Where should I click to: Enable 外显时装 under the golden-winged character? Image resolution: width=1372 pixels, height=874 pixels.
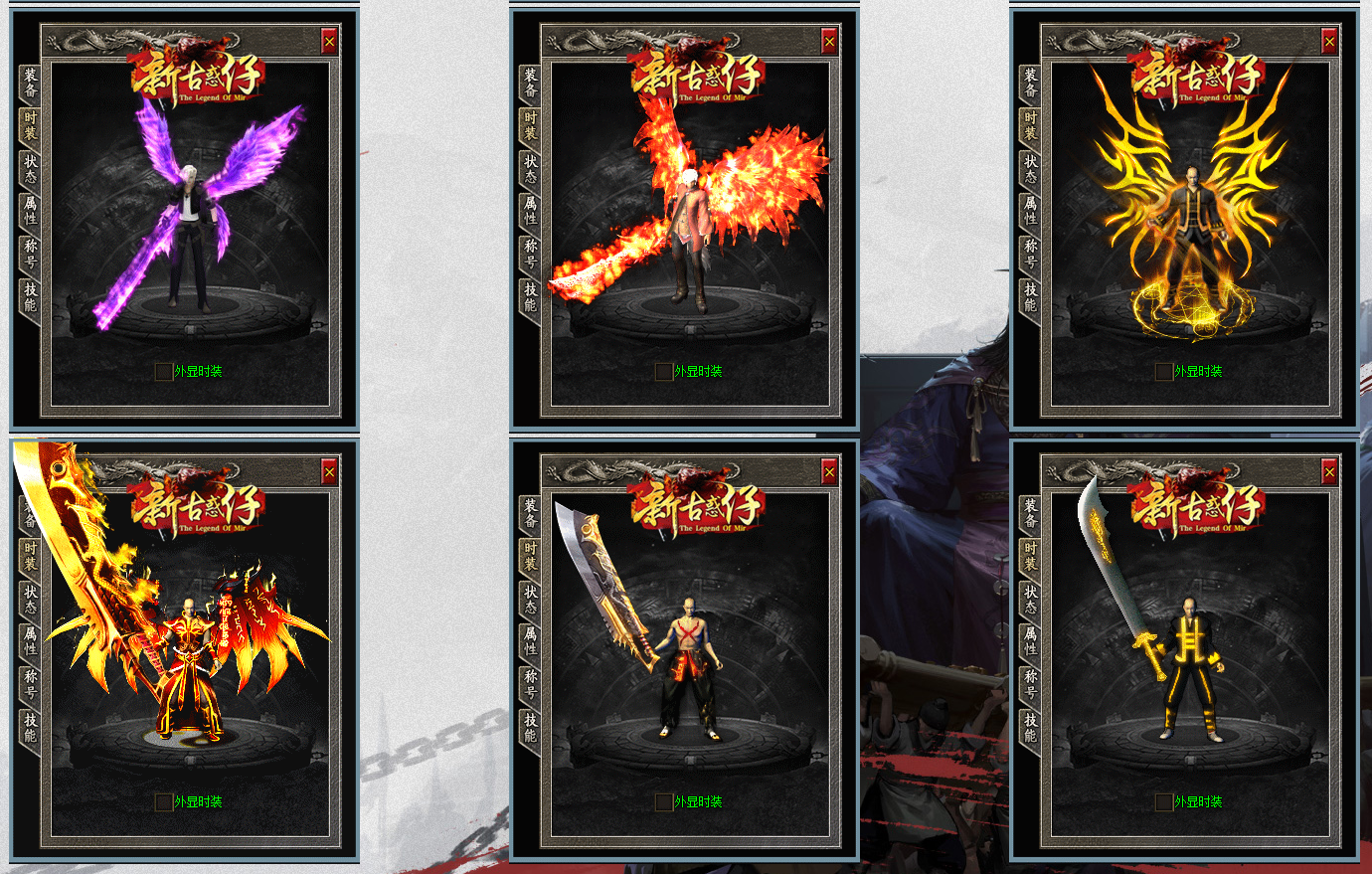1164,372
